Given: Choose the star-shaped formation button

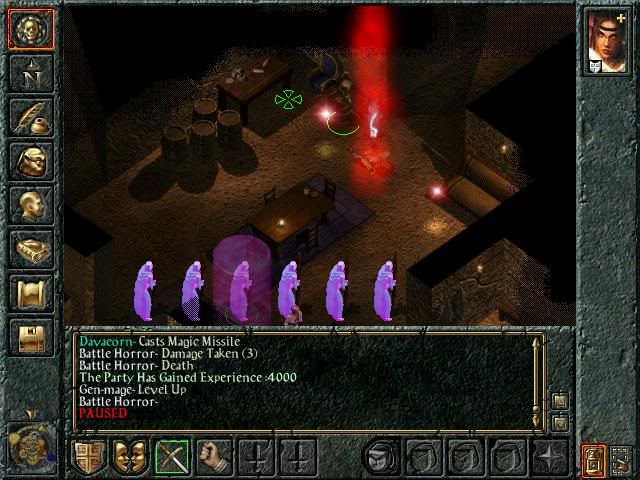Looking at the screenshot, I should (x=547, y=457).
